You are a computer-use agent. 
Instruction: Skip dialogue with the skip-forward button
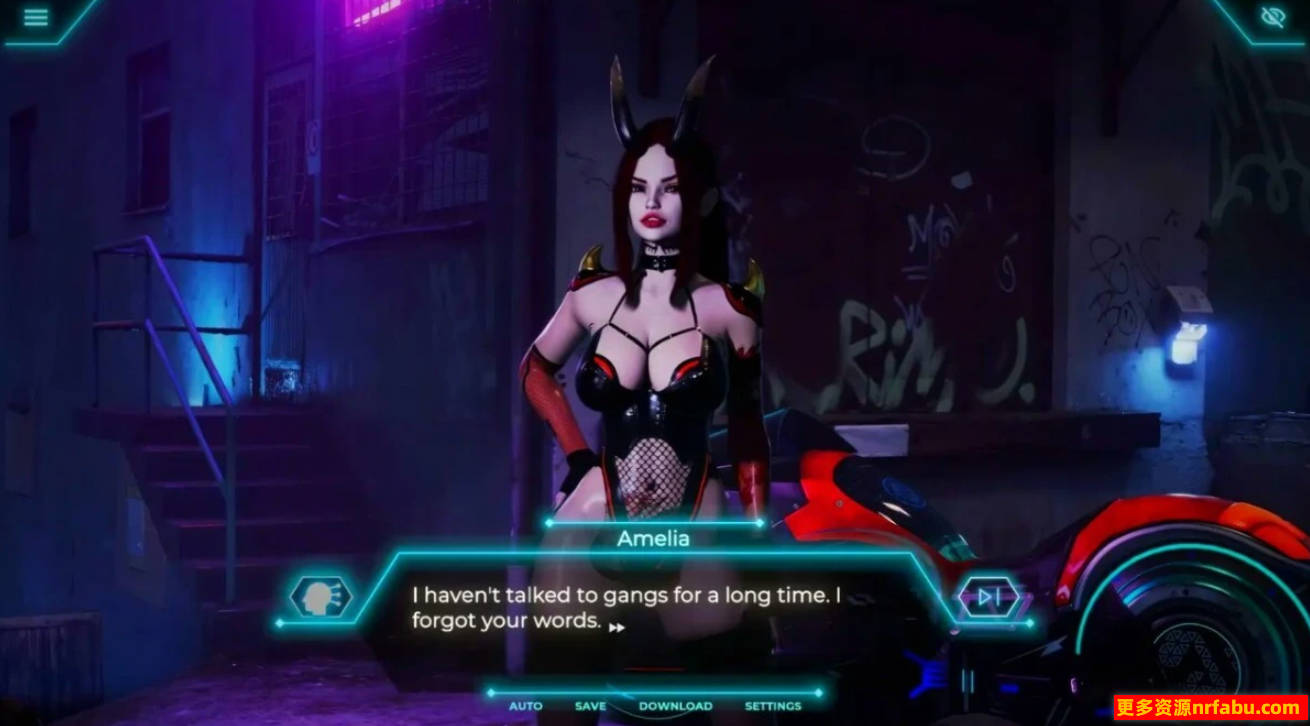(x=988, y=598)
